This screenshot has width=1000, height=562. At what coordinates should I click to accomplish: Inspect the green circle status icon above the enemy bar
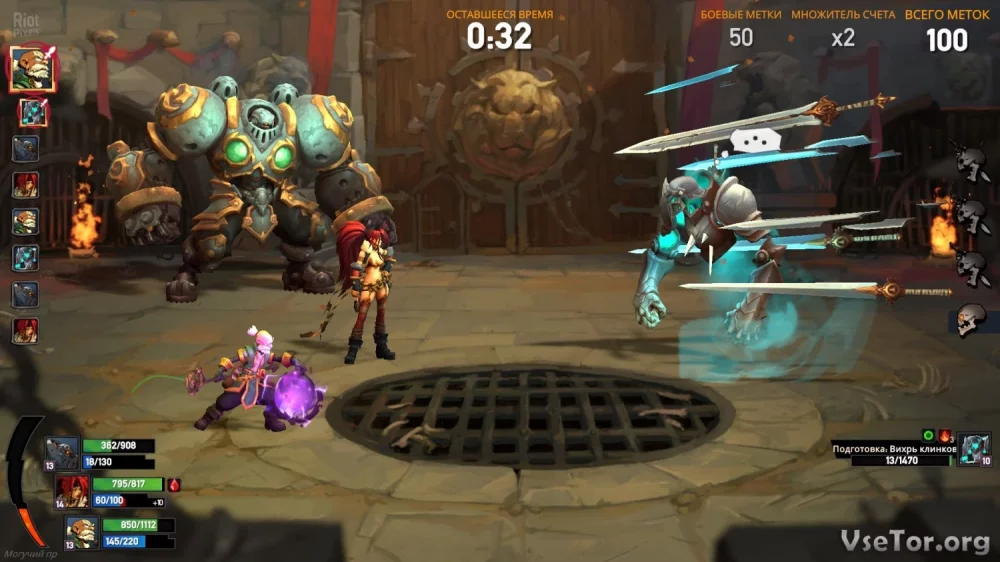click(x=928, y=436)
